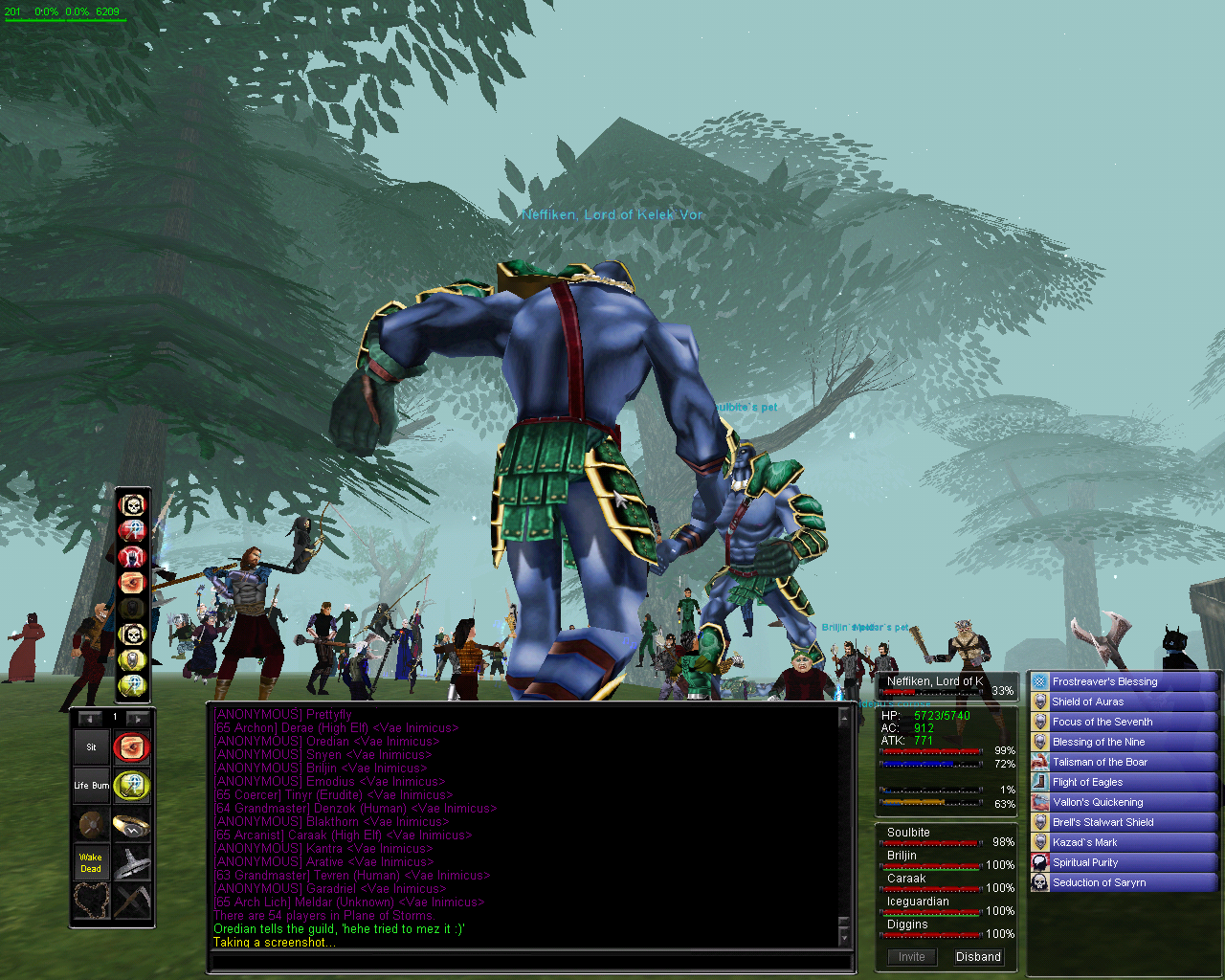The width and height of the screenshot is (1225, 980).
Task: Choose the scythe hotbar slot
Action: click(x=132, y=902)
